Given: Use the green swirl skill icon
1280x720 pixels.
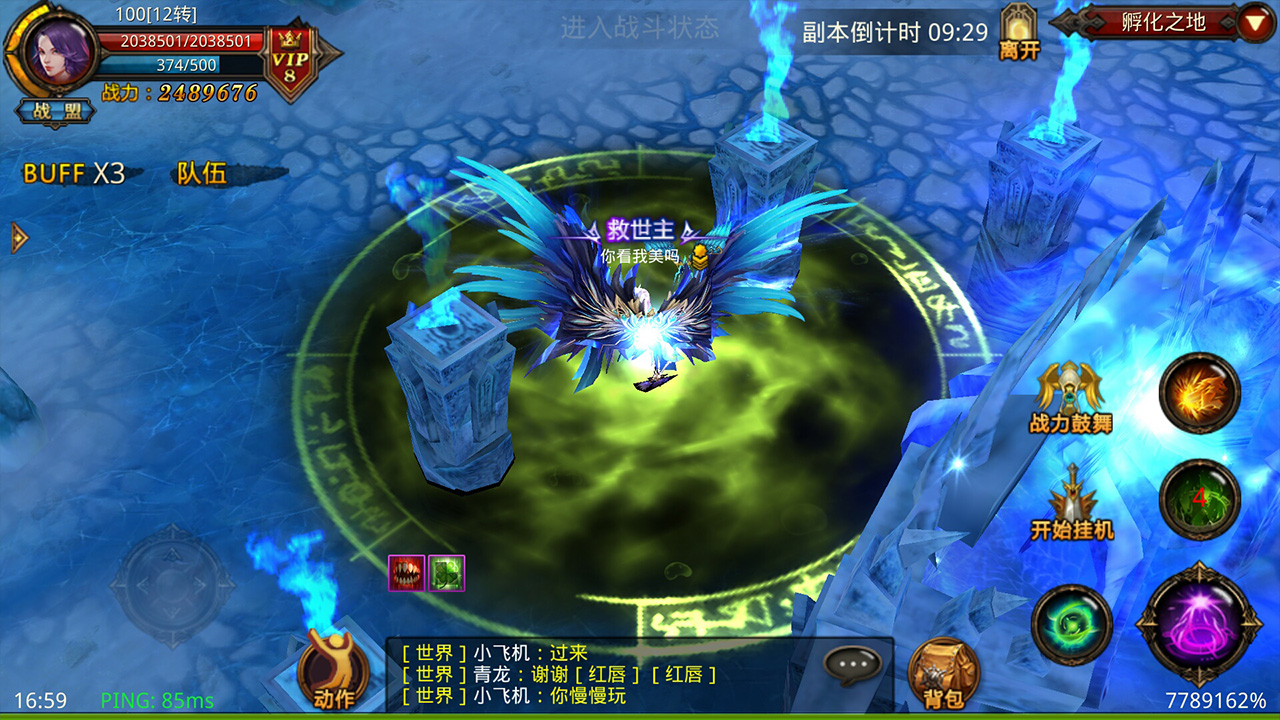Looking at the screenshot, I should [x=1072, y=625].
